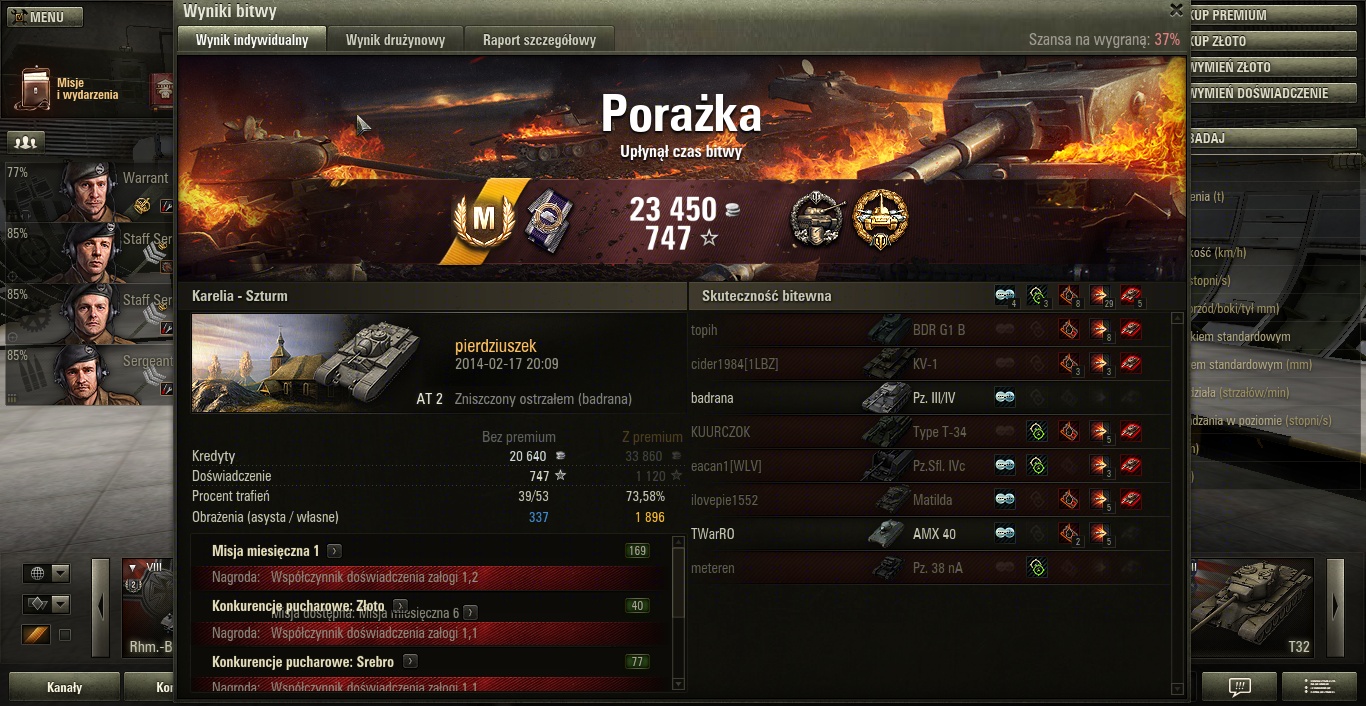Select player TWarRO's AMX 40 row
Image resolution: width=1366 pixels, height=706 pixels.
pos(930,534)
